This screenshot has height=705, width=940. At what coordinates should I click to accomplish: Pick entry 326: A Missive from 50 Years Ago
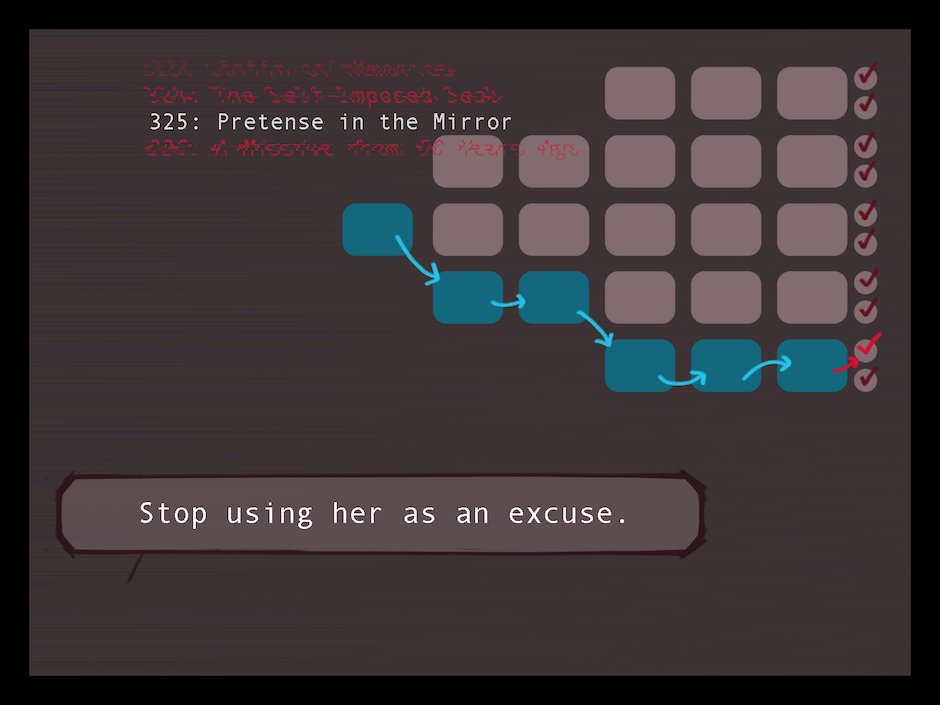363,149
